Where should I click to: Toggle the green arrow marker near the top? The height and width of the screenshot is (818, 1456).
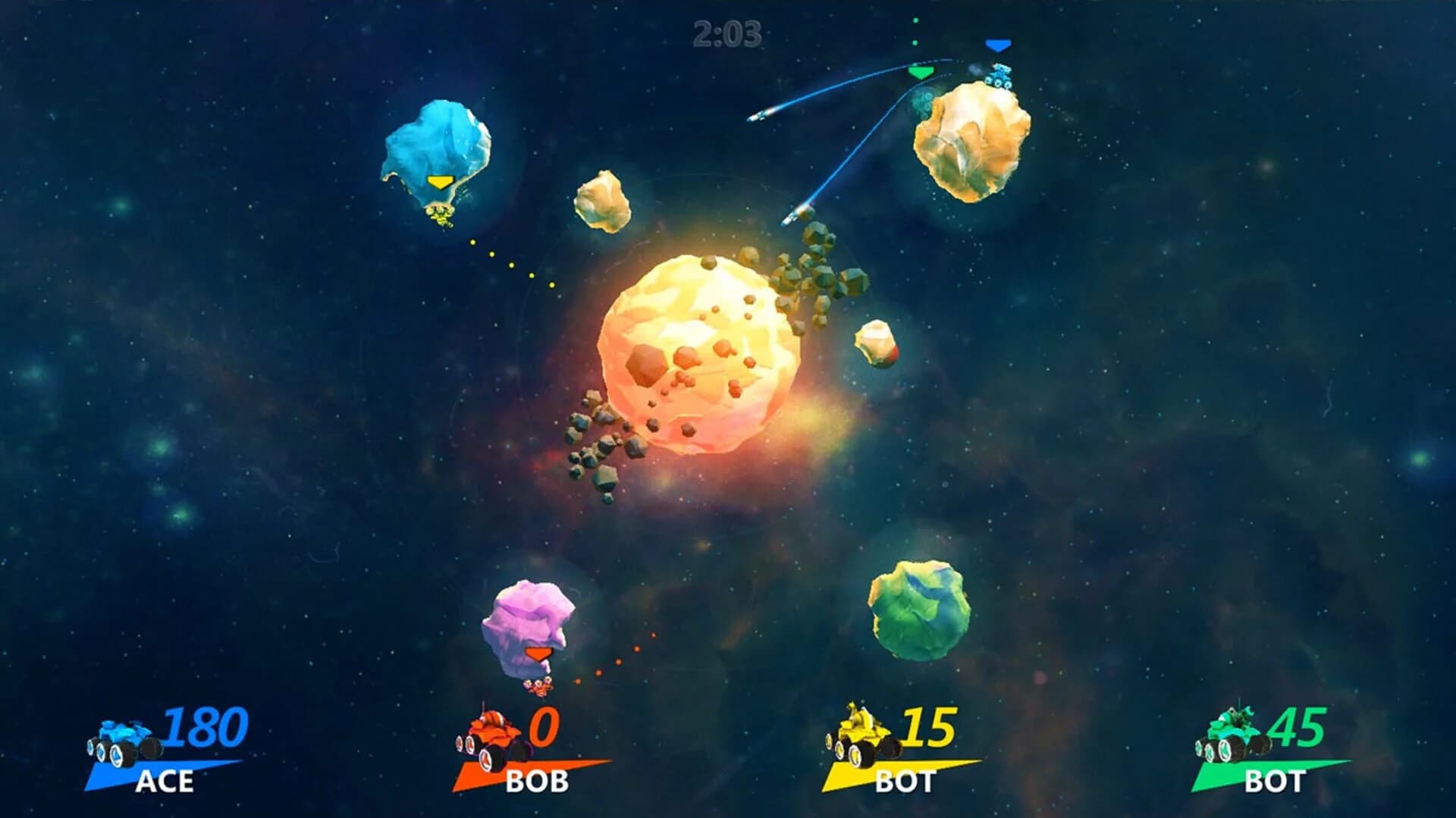[921, 73]
